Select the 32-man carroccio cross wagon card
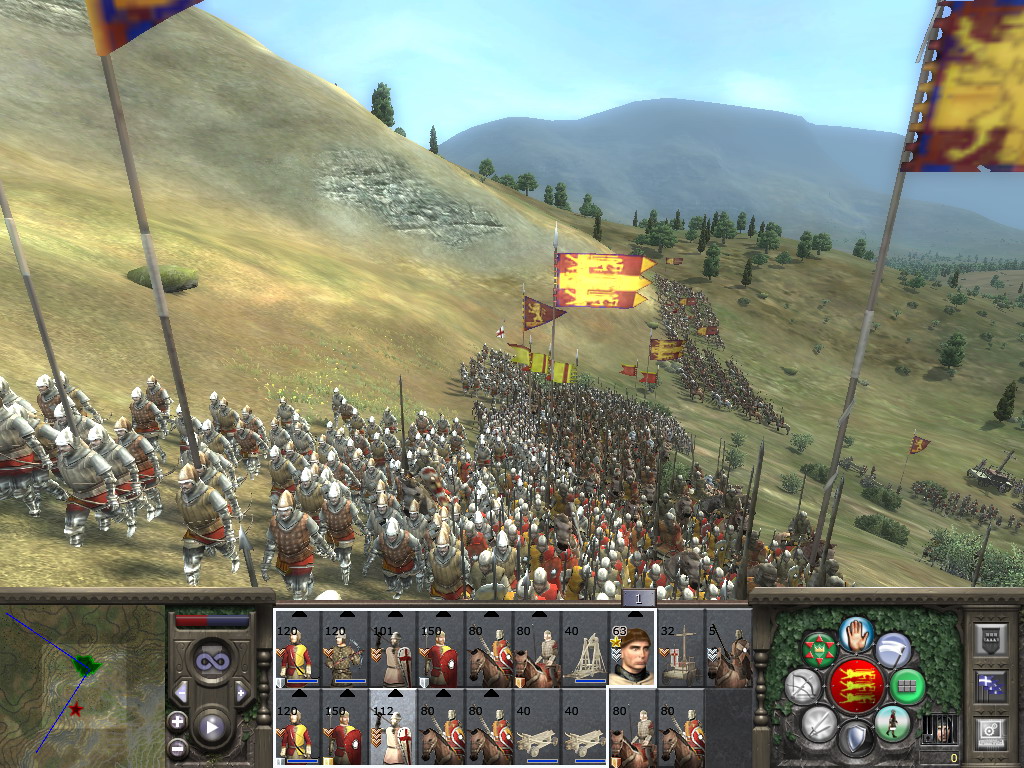This screenshot has height=768, width=1024. pyautogui.click(x=680, y=649)
